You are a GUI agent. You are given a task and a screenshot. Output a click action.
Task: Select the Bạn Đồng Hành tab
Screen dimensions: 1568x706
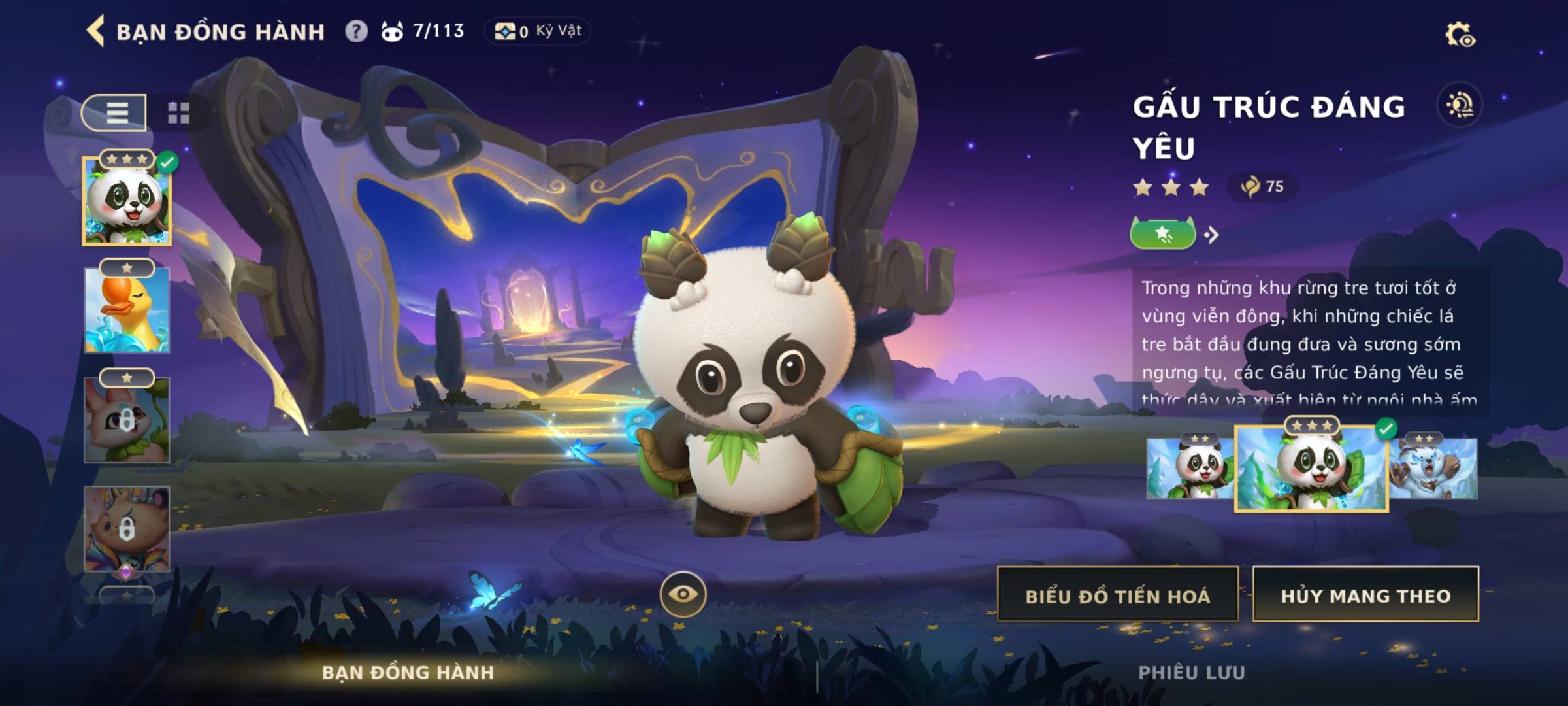point(408,673)
